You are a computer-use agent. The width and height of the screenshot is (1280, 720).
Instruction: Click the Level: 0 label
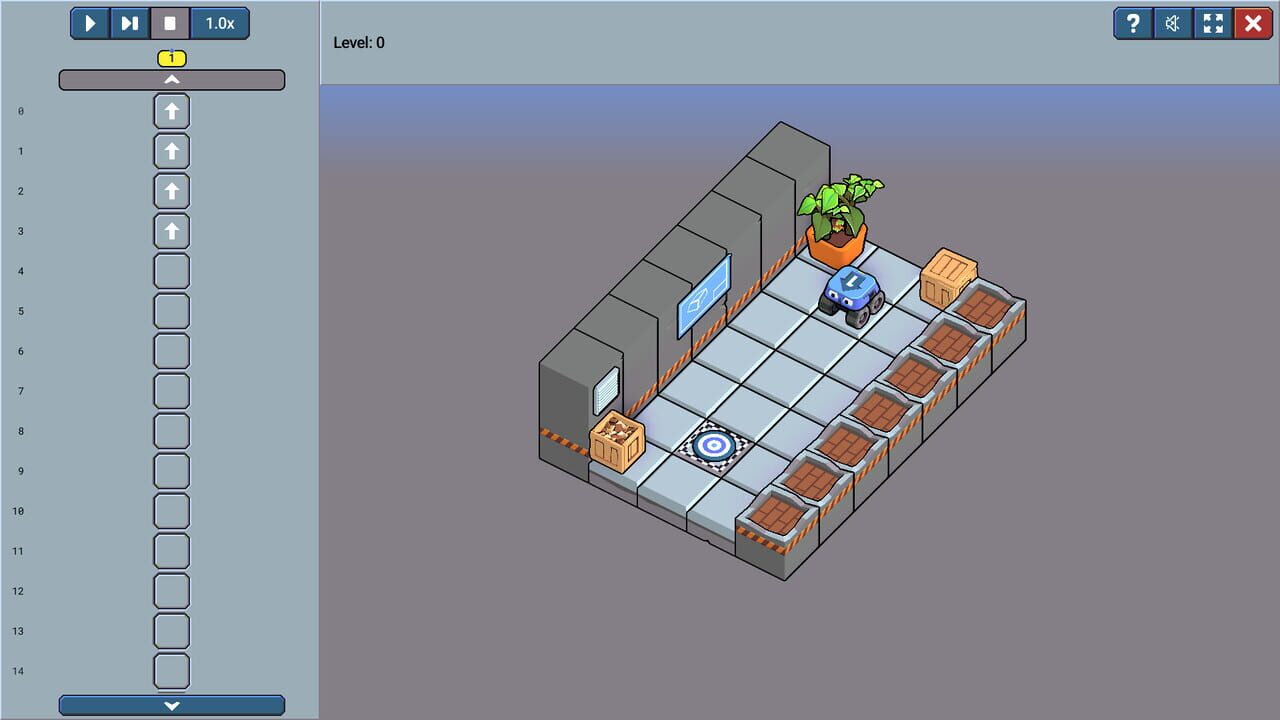(360, 42)
